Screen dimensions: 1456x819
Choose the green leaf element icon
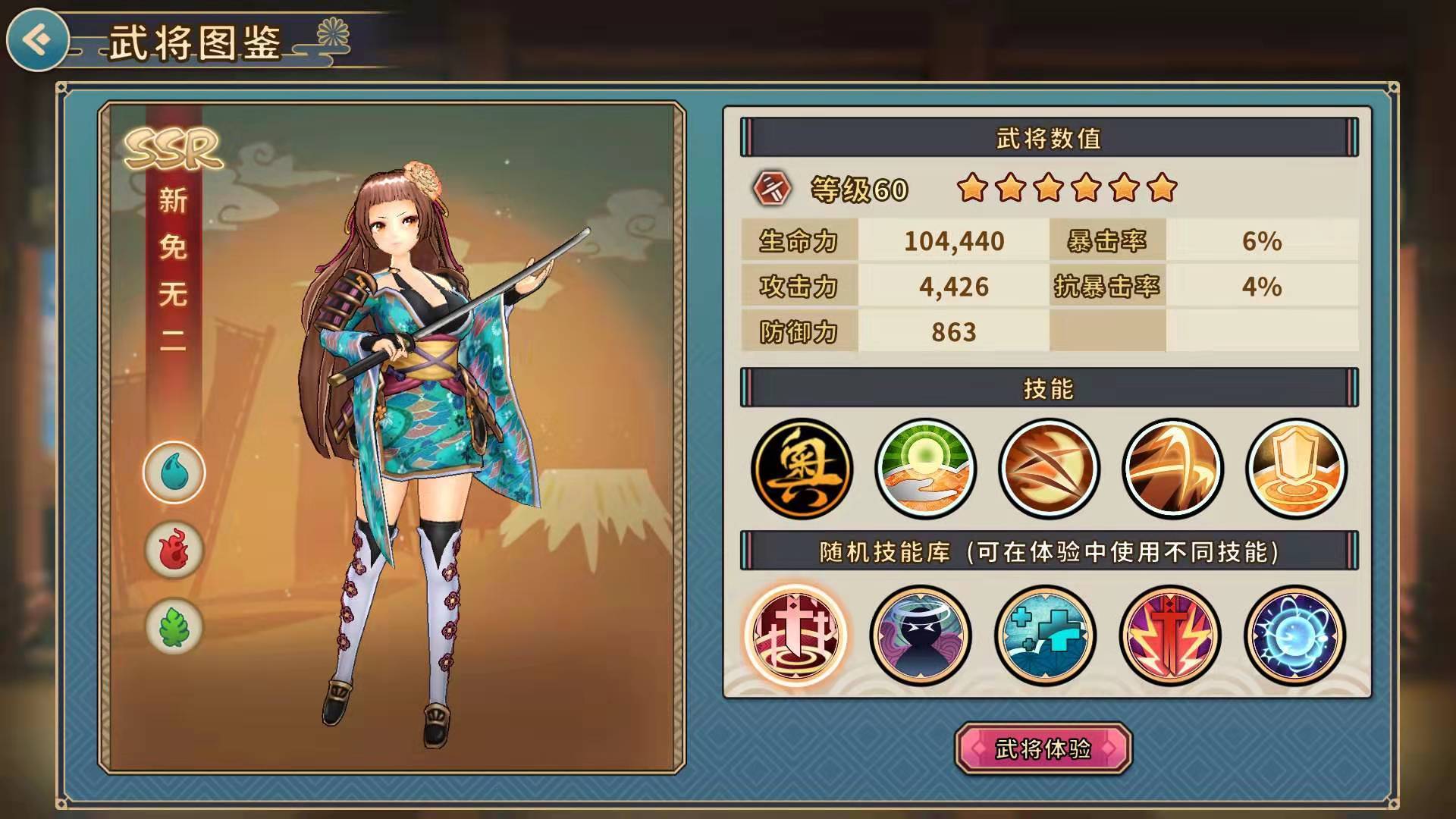pos(174,627)
